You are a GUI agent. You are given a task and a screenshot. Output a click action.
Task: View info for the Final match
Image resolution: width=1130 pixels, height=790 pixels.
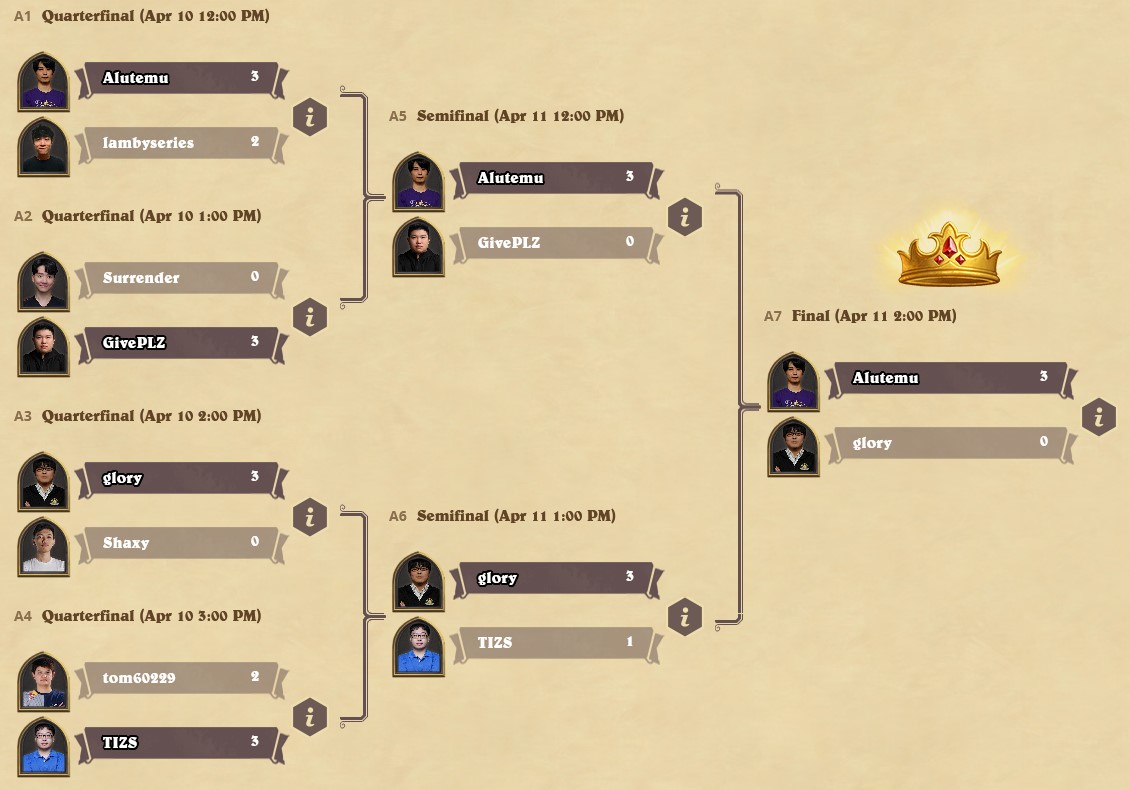coord(1099,417)
